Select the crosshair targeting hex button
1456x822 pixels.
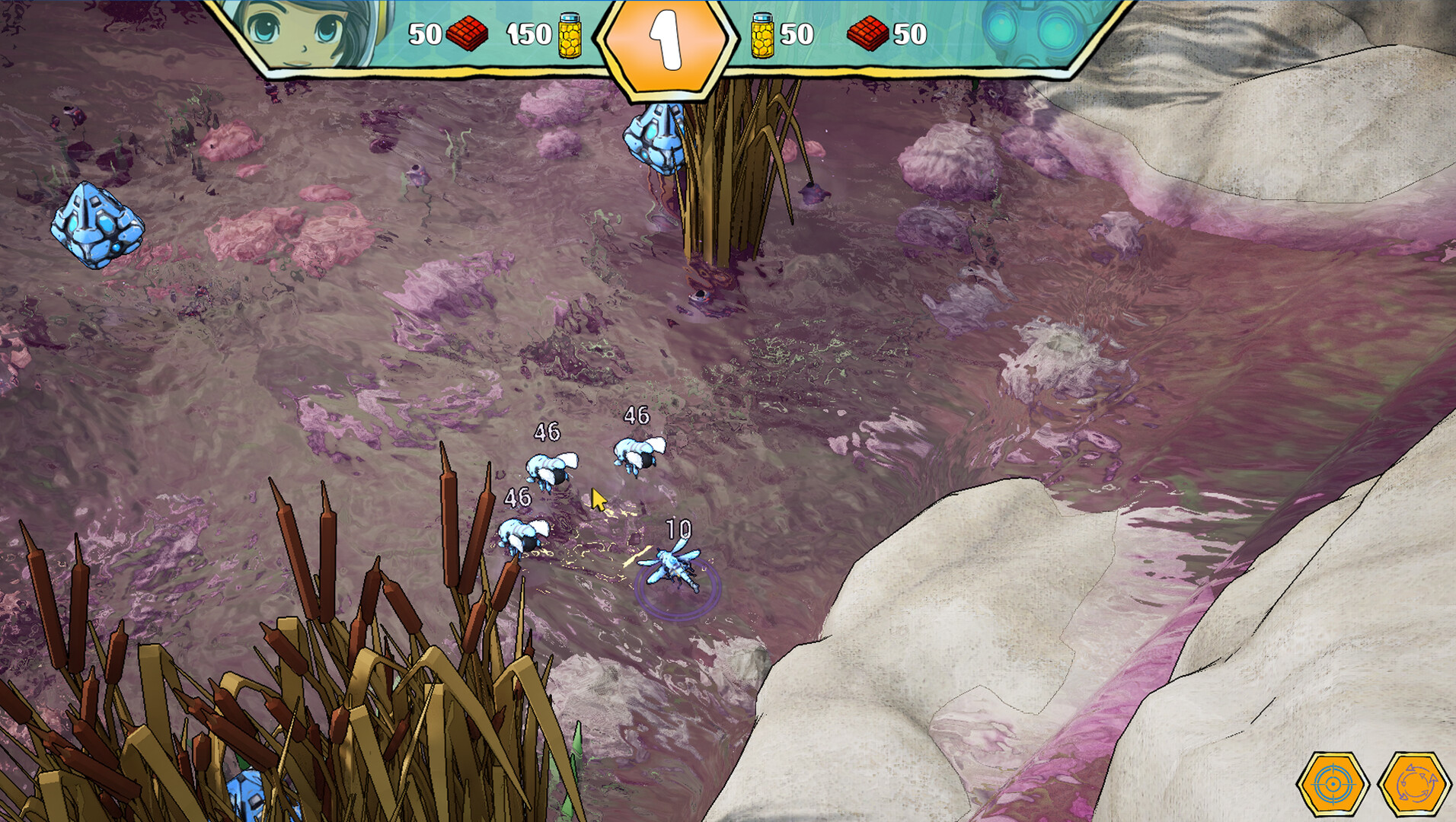click(x=1332, y=783)
